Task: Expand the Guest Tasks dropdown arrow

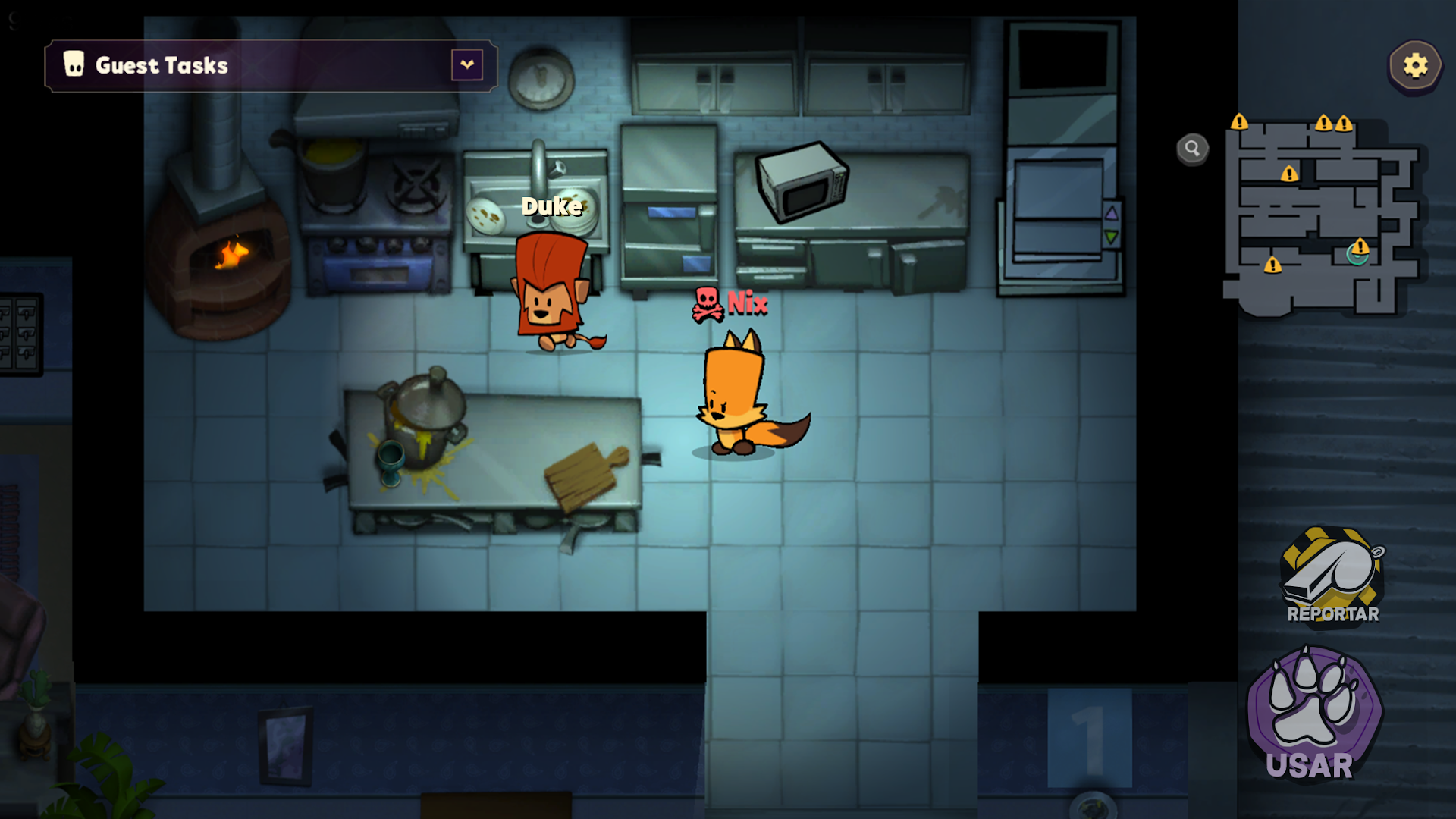Action: click(467, 65)
